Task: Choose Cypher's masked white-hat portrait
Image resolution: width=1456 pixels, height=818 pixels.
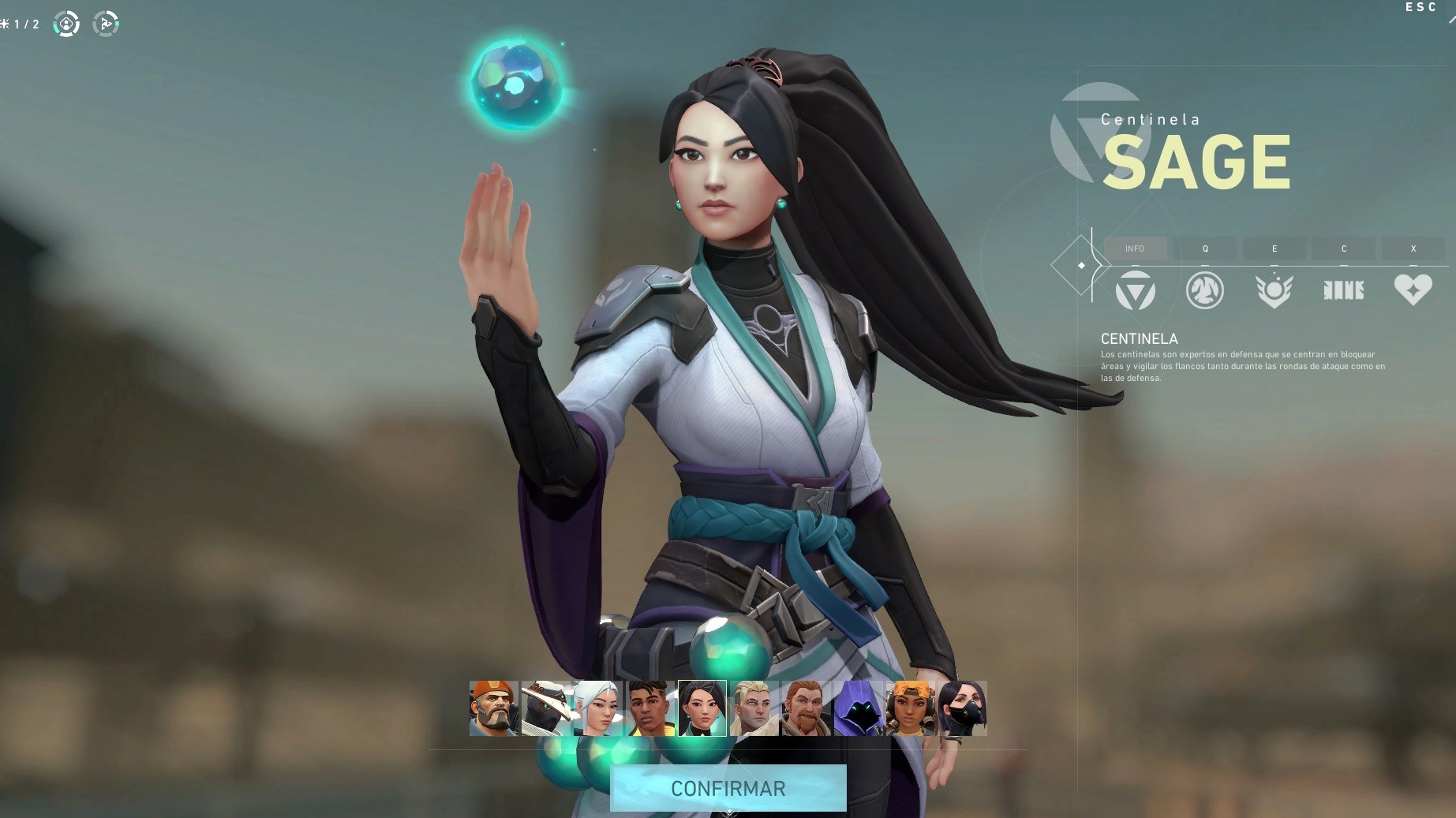Action: click(x=545, y=708)
